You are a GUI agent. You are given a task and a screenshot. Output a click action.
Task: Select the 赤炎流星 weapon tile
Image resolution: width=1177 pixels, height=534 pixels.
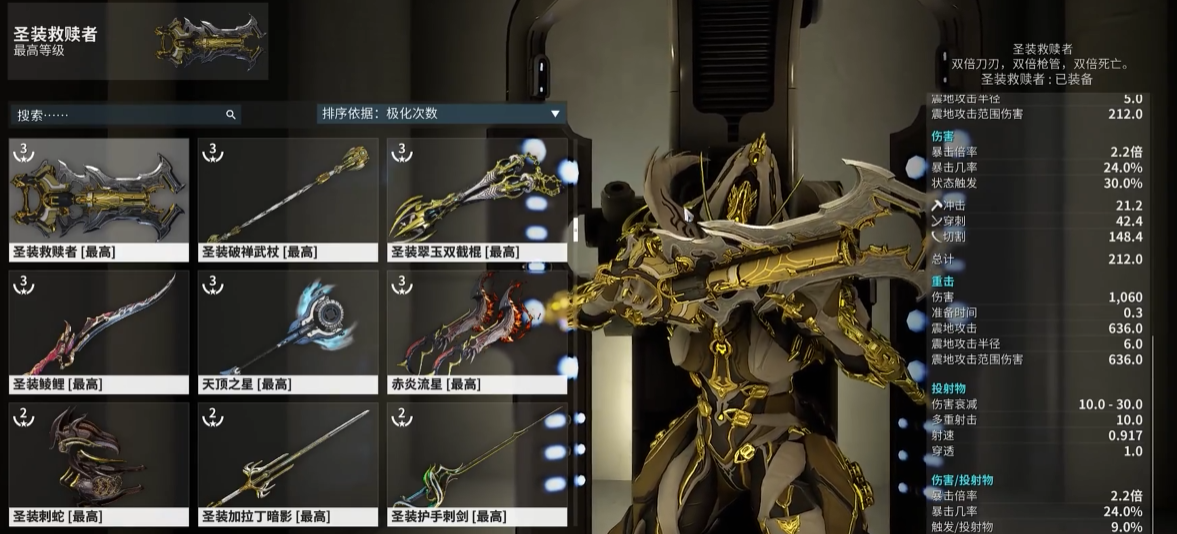coord(477,331)
